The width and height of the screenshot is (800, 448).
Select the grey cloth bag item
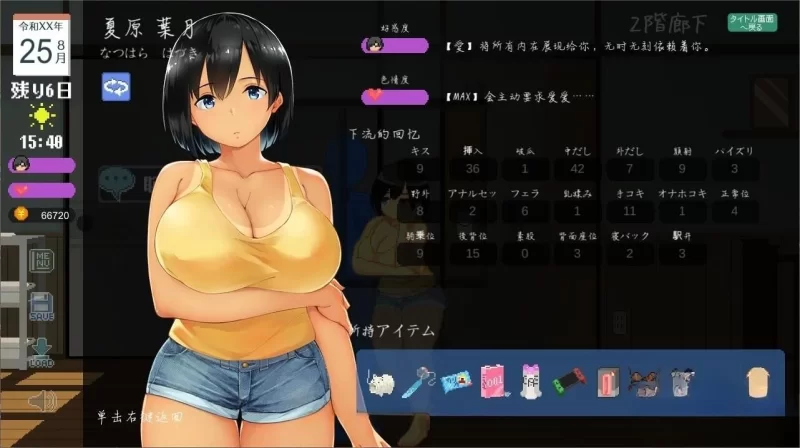pyautogui.click(x=680, y=382)
